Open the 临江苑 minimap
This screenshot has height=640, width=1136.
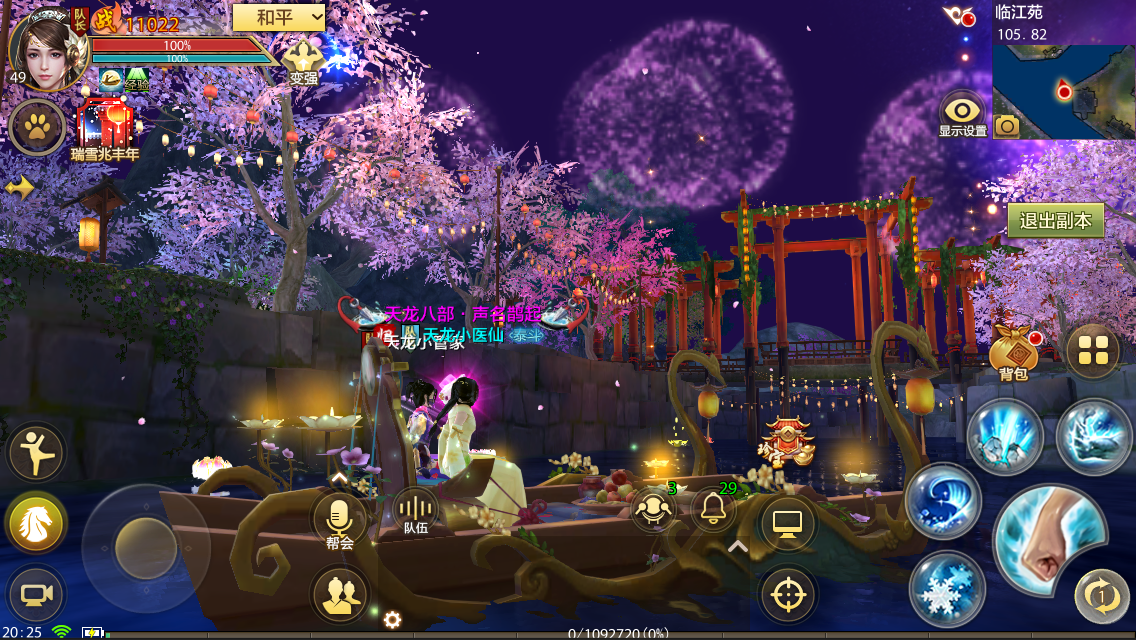click(1063, 90)
